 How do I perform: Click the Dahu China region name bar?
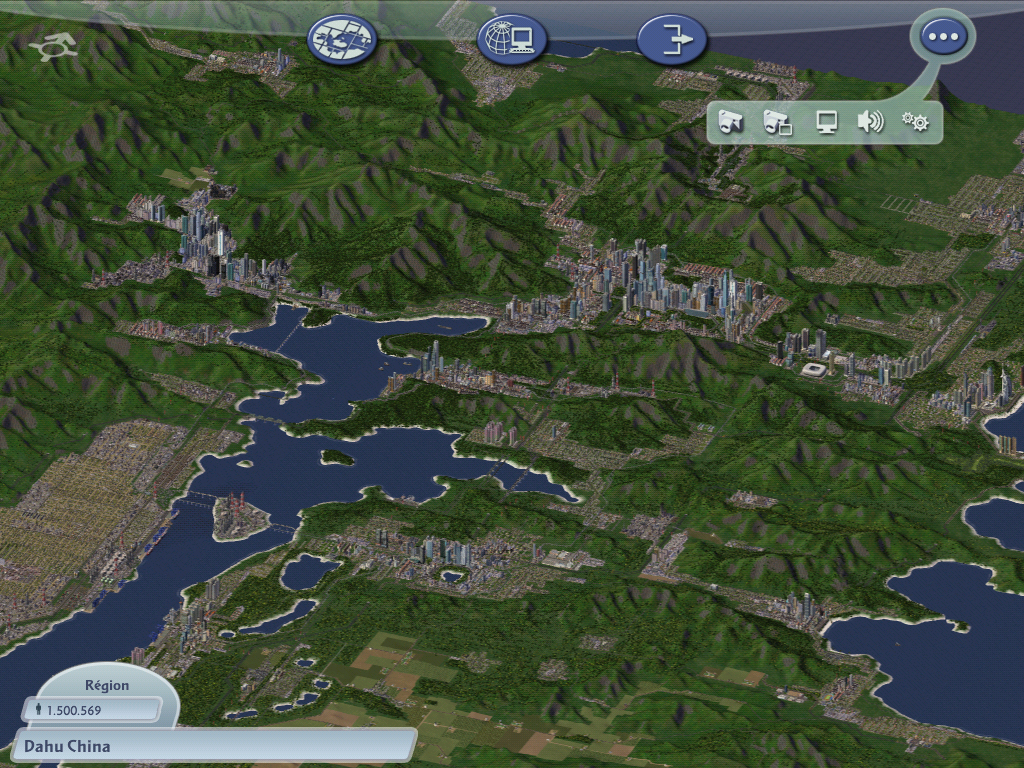(215, 746)
